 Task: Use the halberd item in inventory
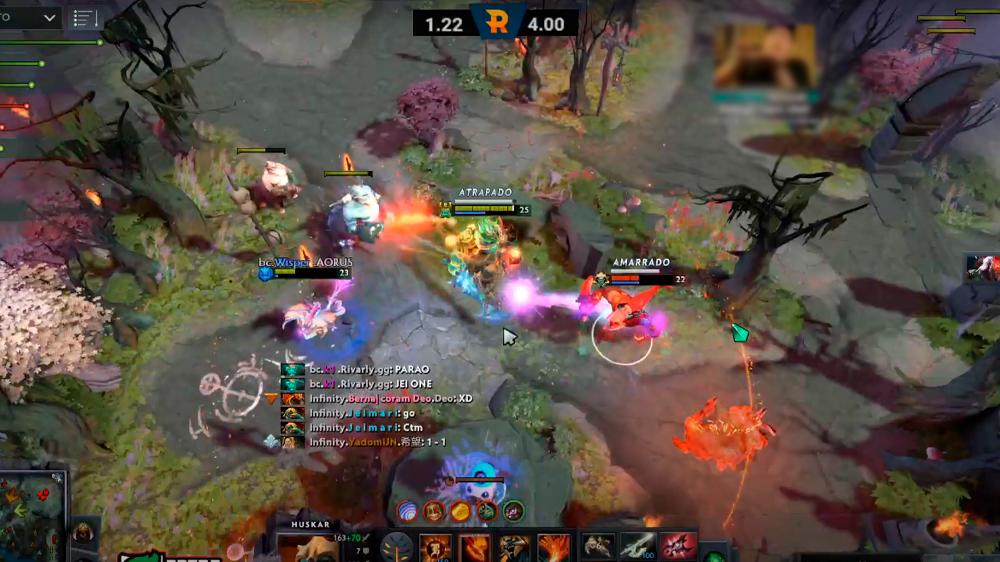pyautogui.click(x=638, y=546)
